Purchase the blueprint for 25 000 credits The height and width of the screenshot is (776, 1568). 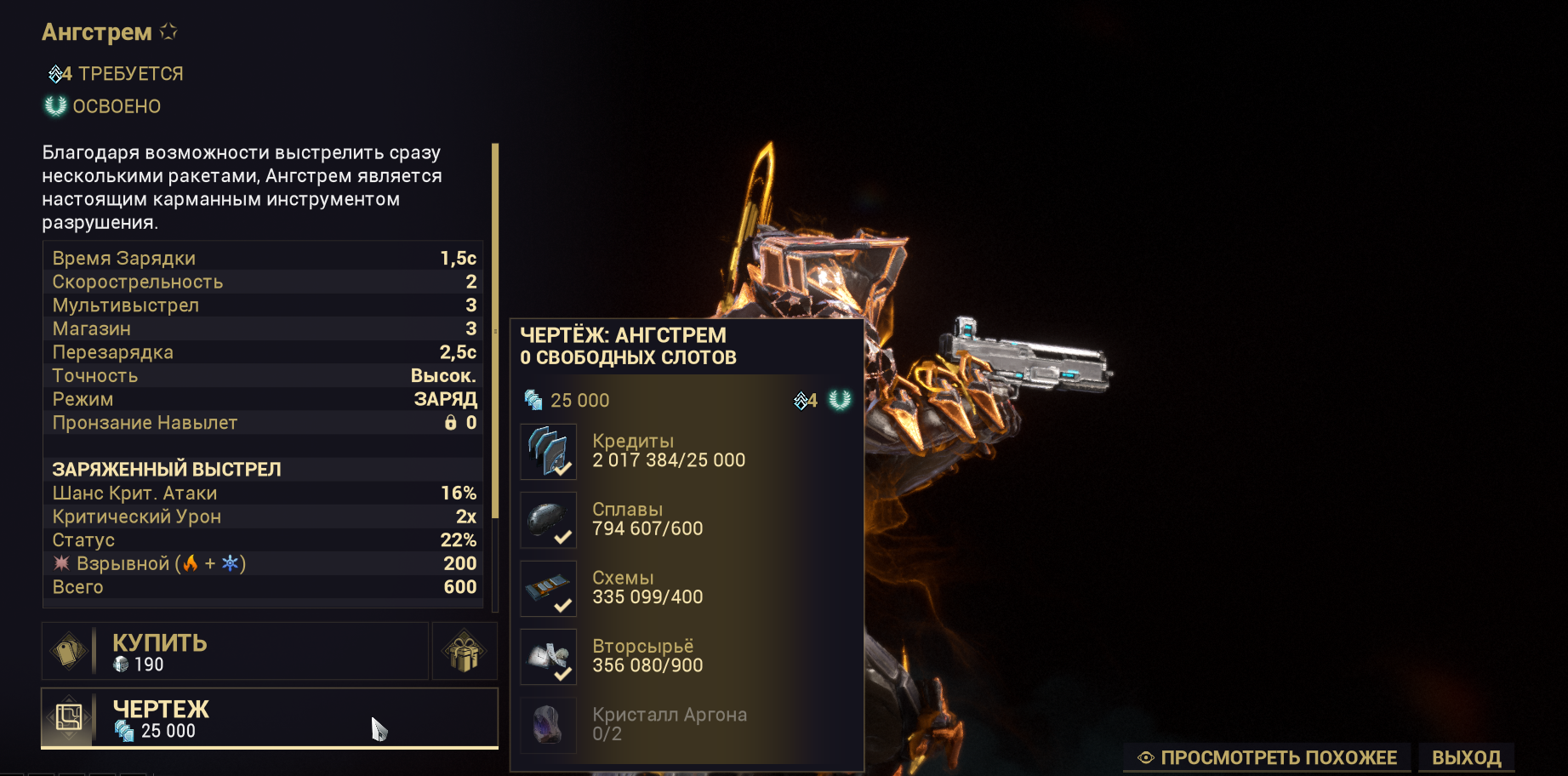269,718
